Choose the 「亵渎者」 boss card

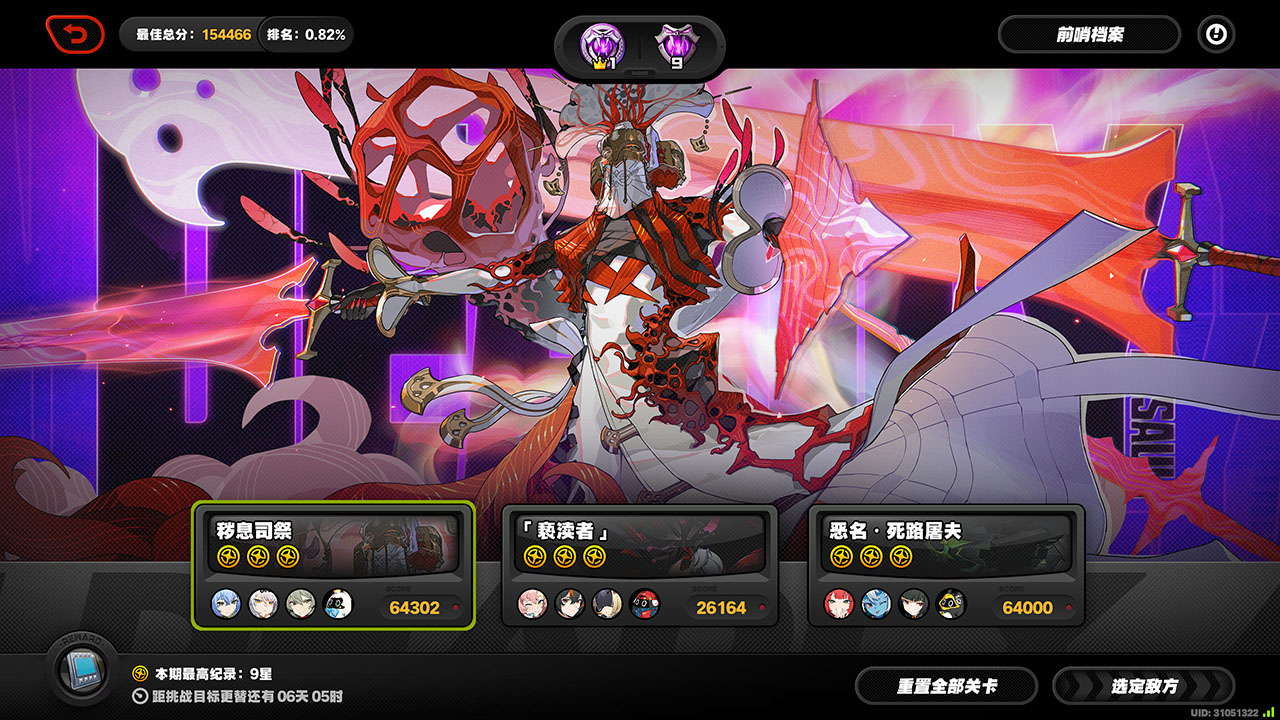pyautogui.click(x=639, y=565)
